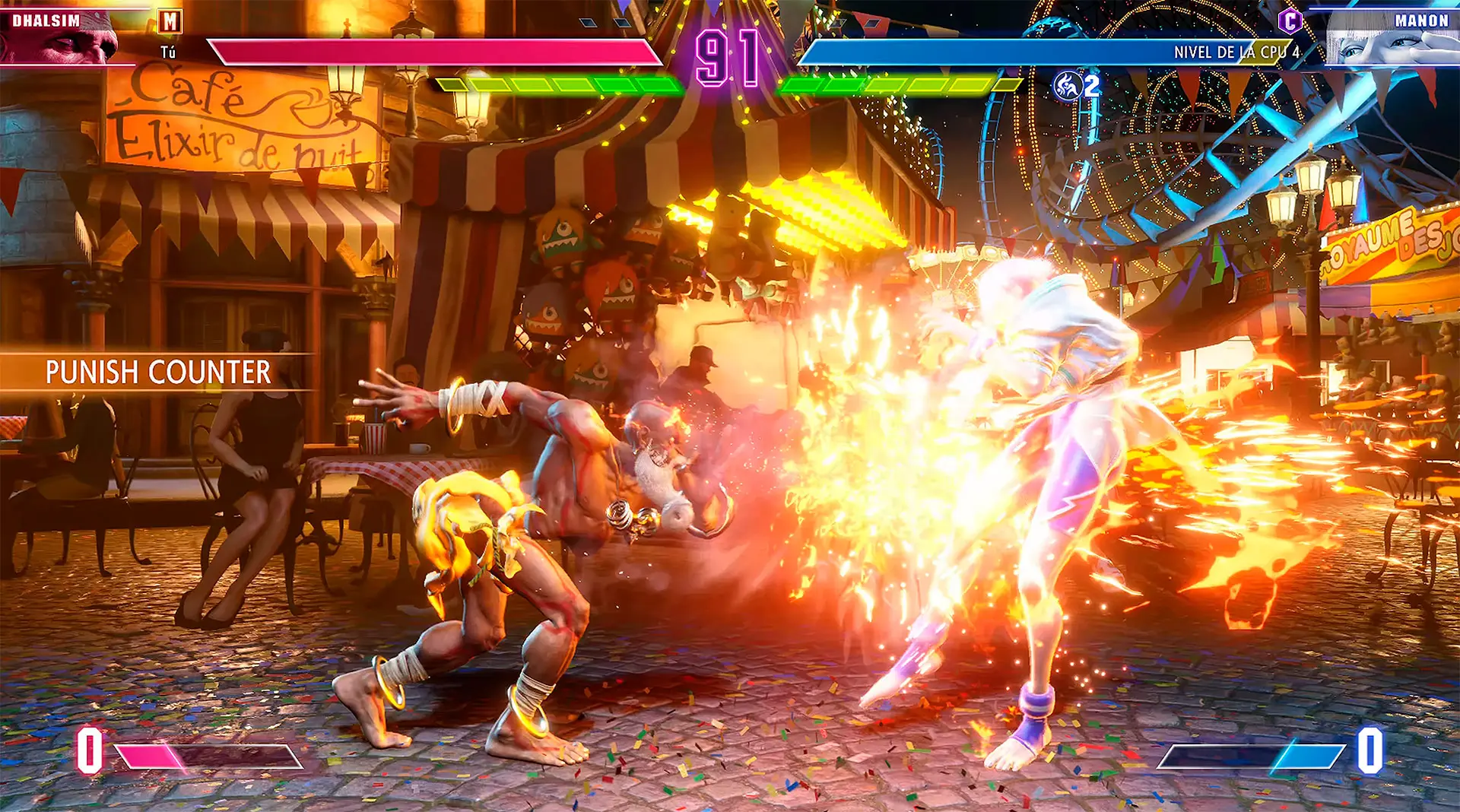Click the purple C control type icon
The image size is (1460, 812).
coord(1290,21)
